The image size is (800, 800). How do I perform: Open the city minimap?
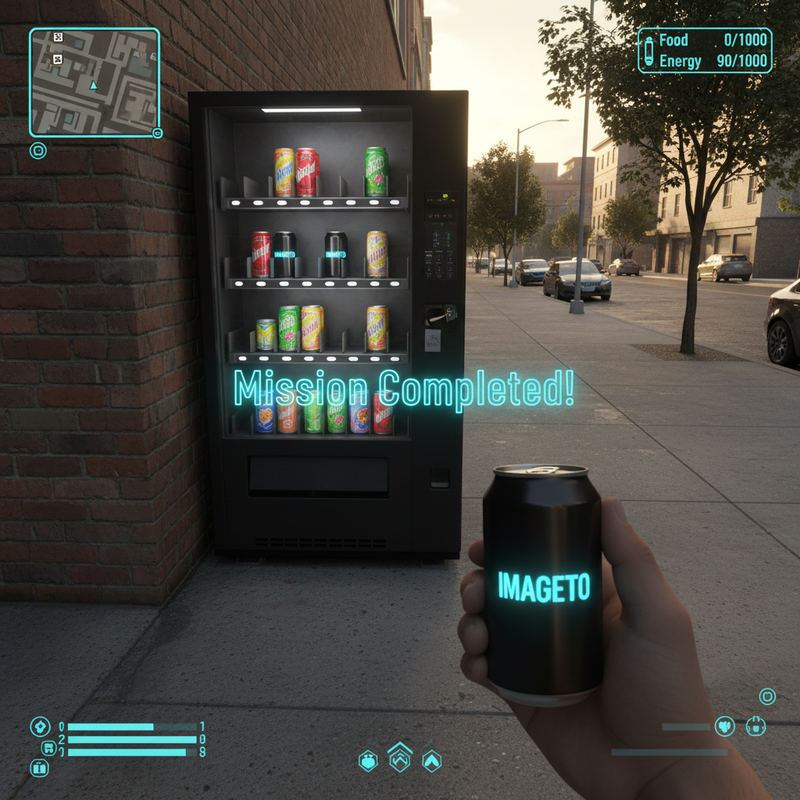94,81
